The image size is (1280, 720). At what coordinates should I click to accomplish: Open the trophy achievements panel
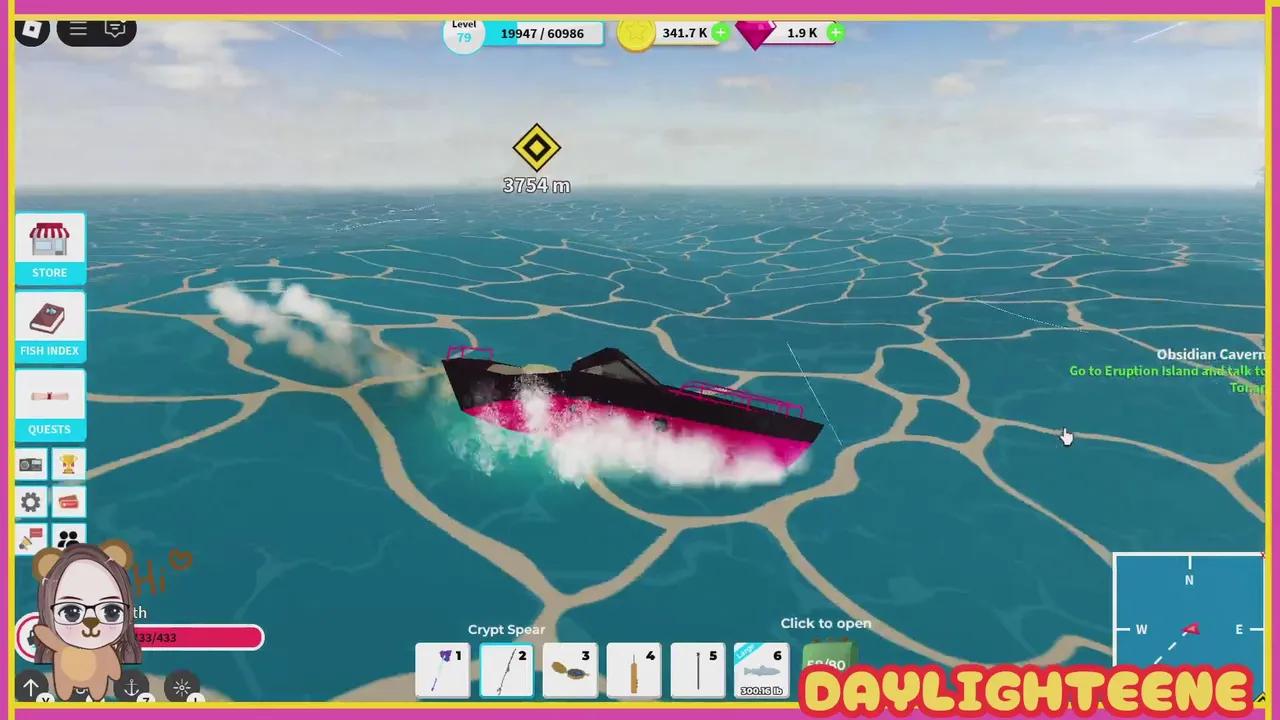point(68,463)
